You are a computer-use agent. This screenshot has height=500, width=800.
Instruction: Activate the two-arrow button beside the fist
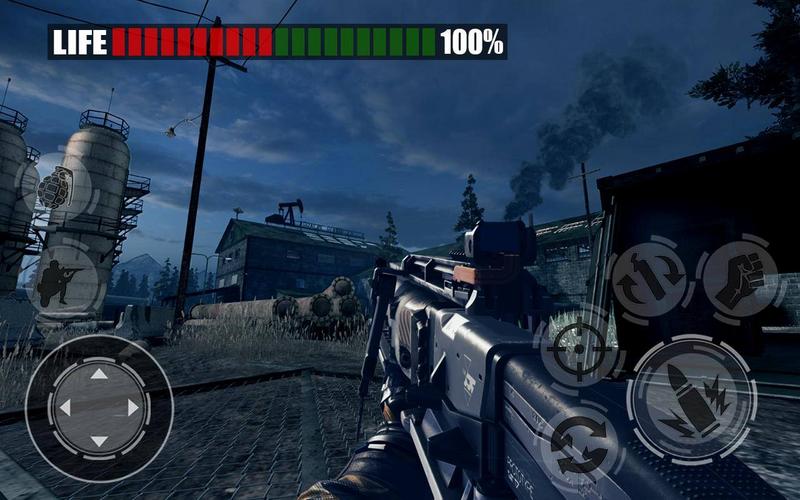(649, 277)
